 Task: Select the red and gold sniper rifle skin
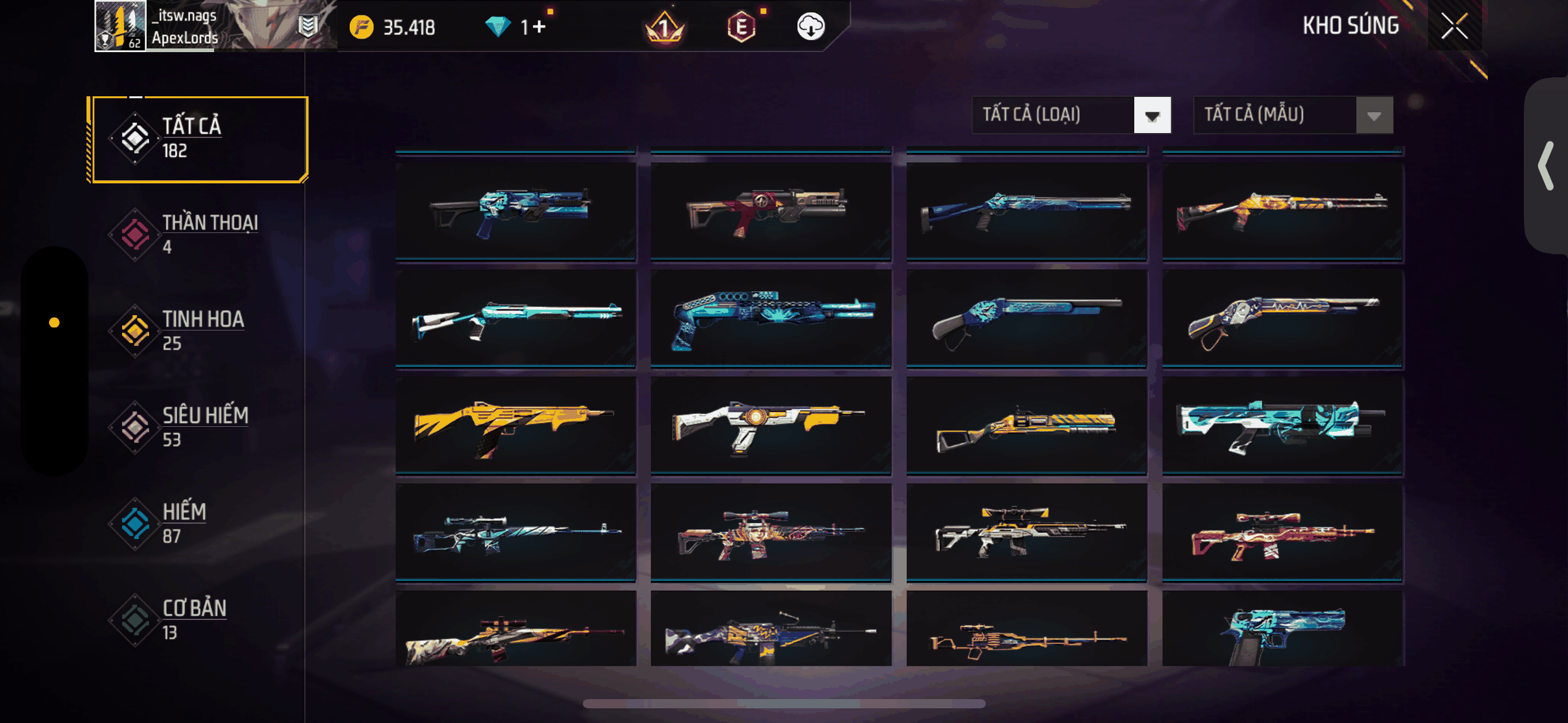point(1283,532)
